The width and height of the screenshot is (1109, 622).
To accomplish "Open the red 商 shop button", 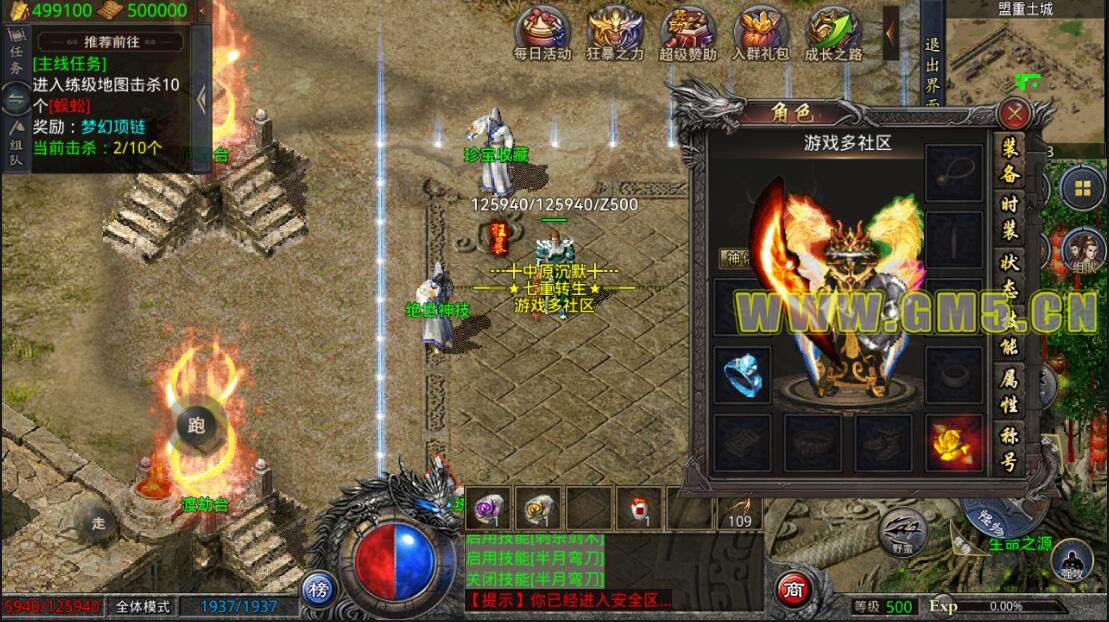I will 791,586.
